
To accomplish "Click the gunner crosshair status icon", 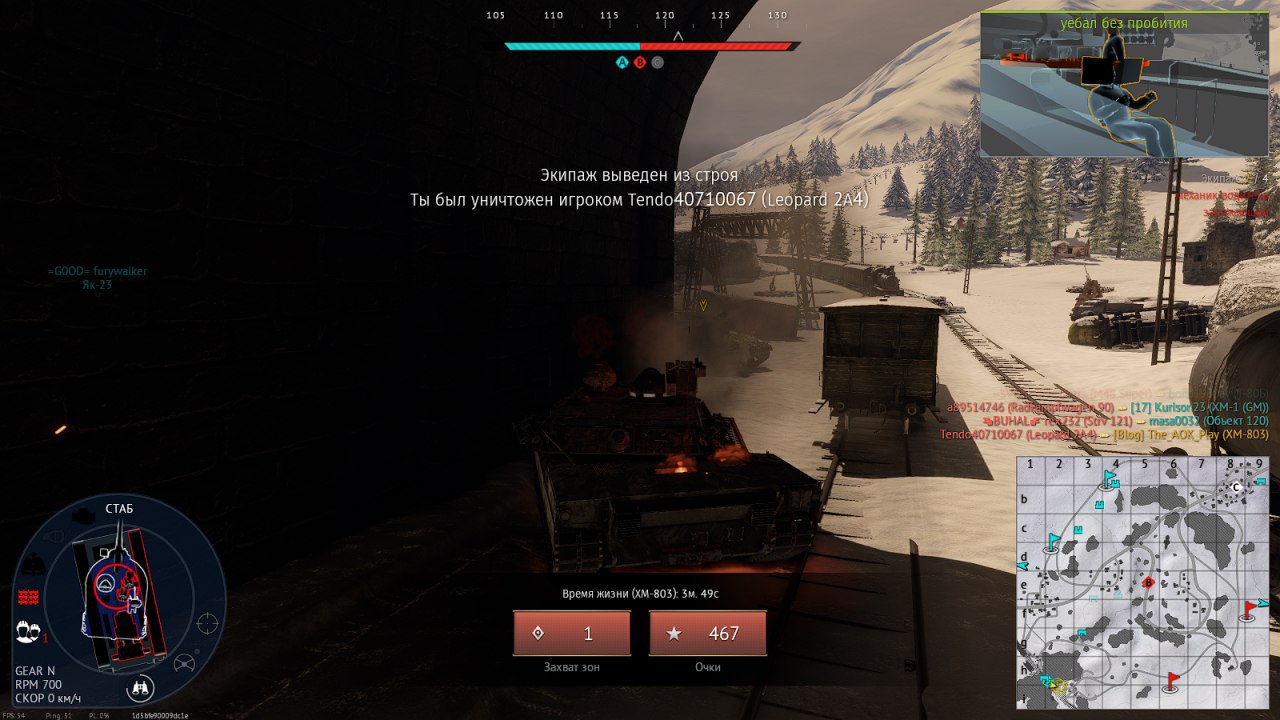I will (207, 624).
